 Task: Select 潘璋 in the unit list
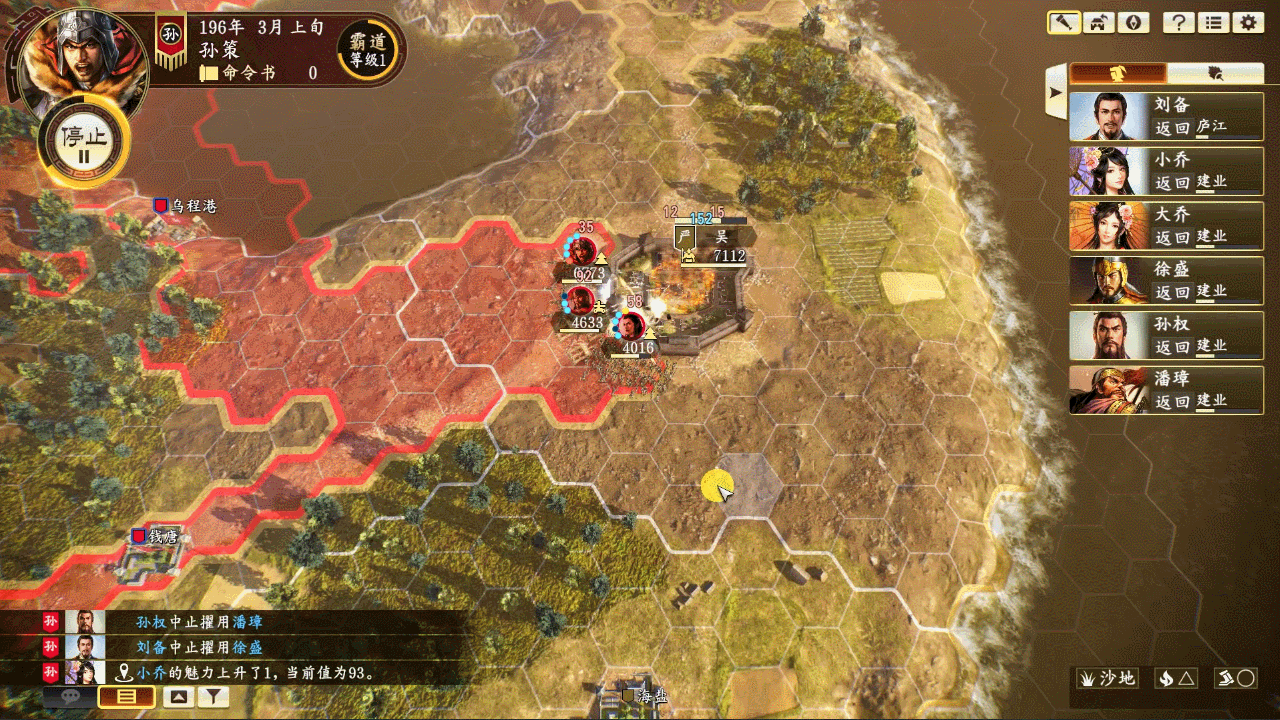(1166, 390)
